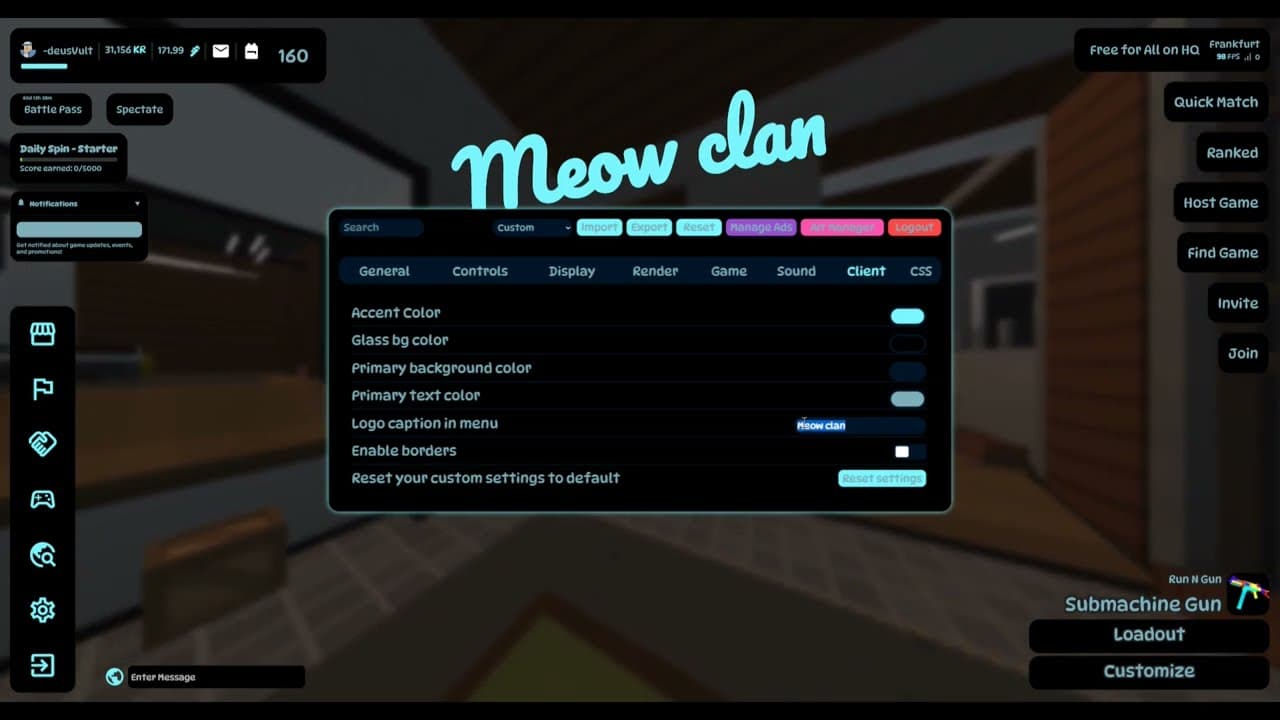Log out with the Logout button

[913, 228]
